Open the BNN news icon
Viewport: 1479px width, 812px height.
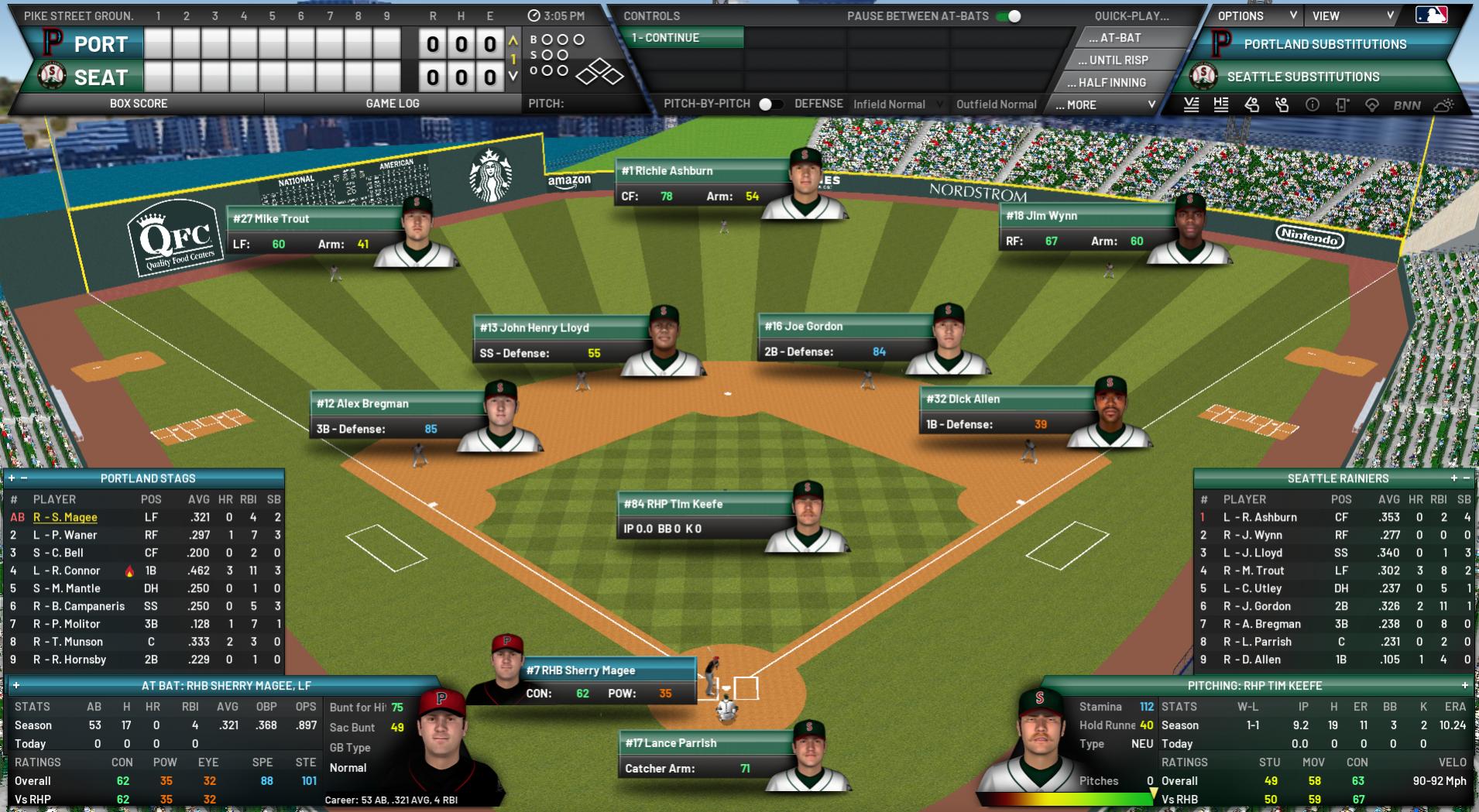click(x=1406, y=105)
